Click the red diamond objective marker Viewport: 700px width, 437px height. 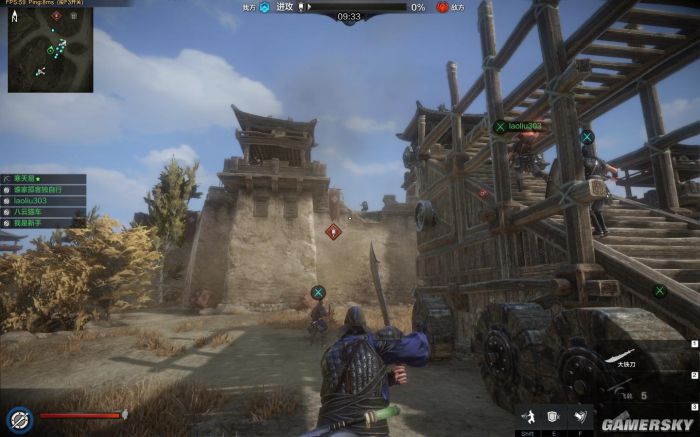[334, 231]
